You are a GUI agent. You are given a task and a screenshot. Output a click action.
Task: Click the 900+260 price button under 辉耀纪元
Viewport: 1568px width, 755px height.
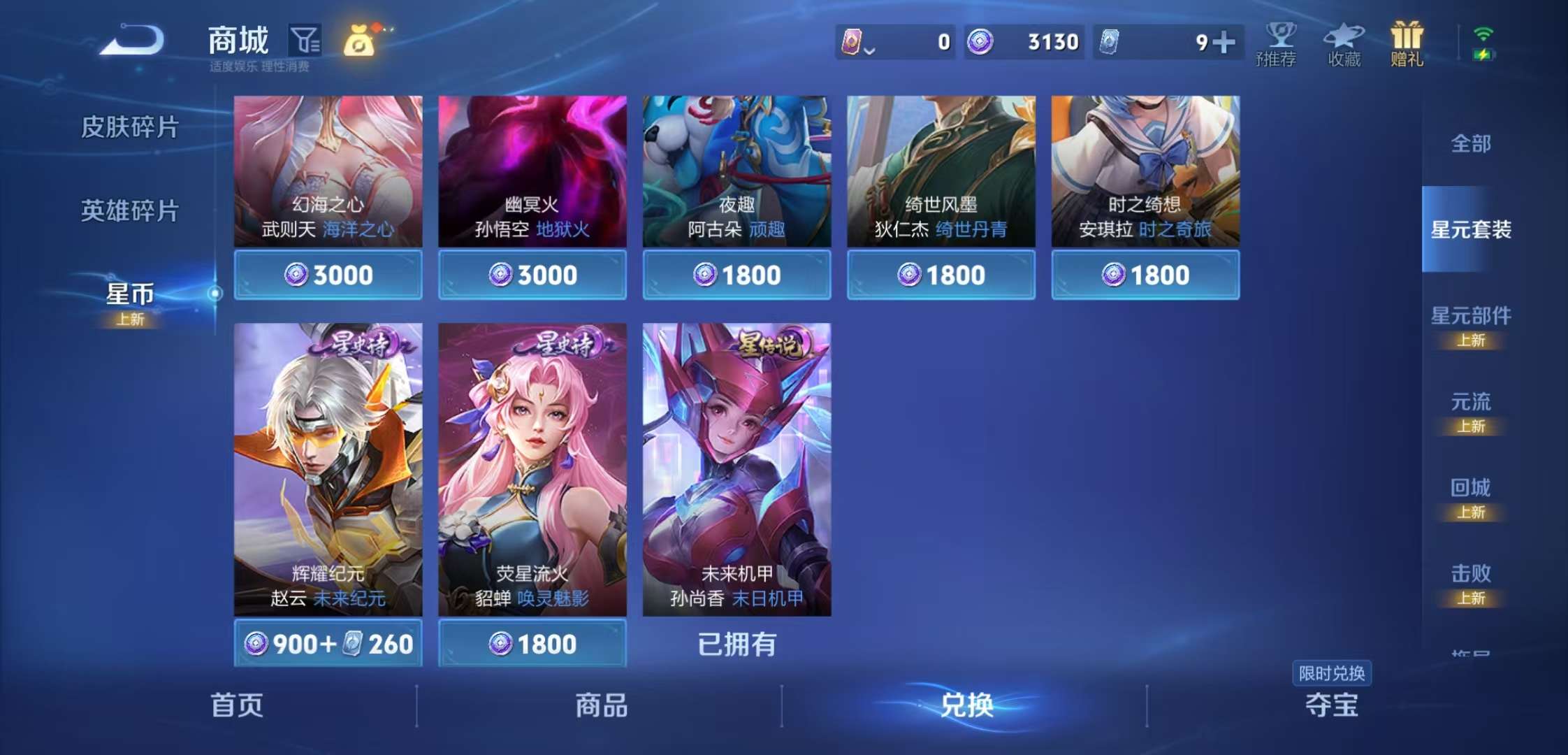(327, 644)
